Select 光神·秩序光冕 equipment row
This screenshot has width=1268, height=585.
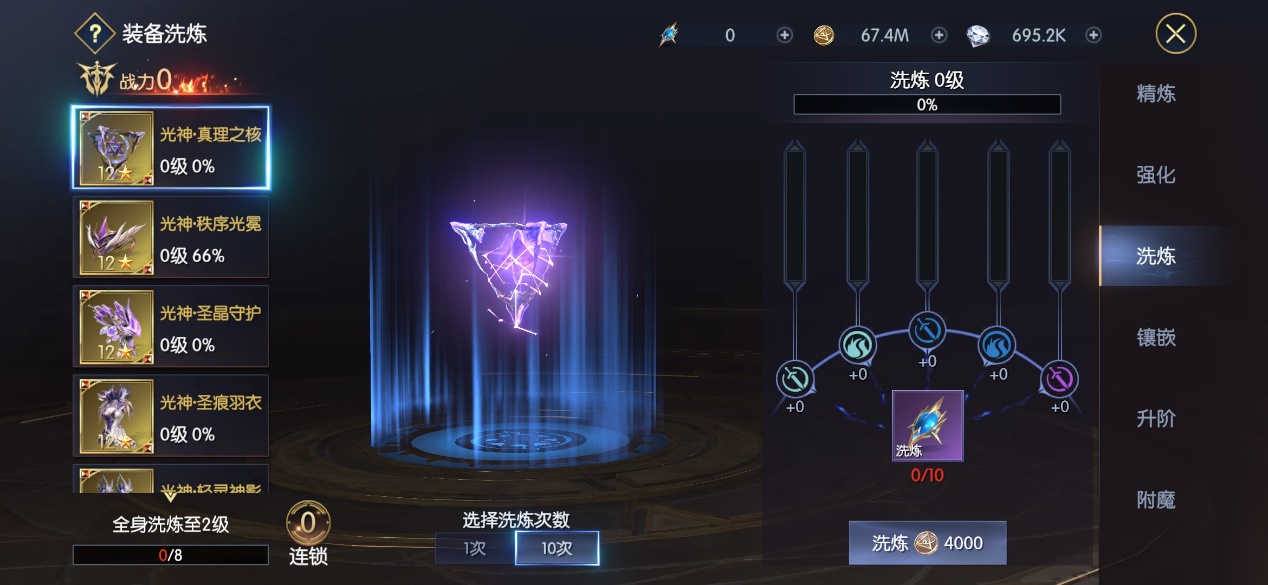coord(171,237)
